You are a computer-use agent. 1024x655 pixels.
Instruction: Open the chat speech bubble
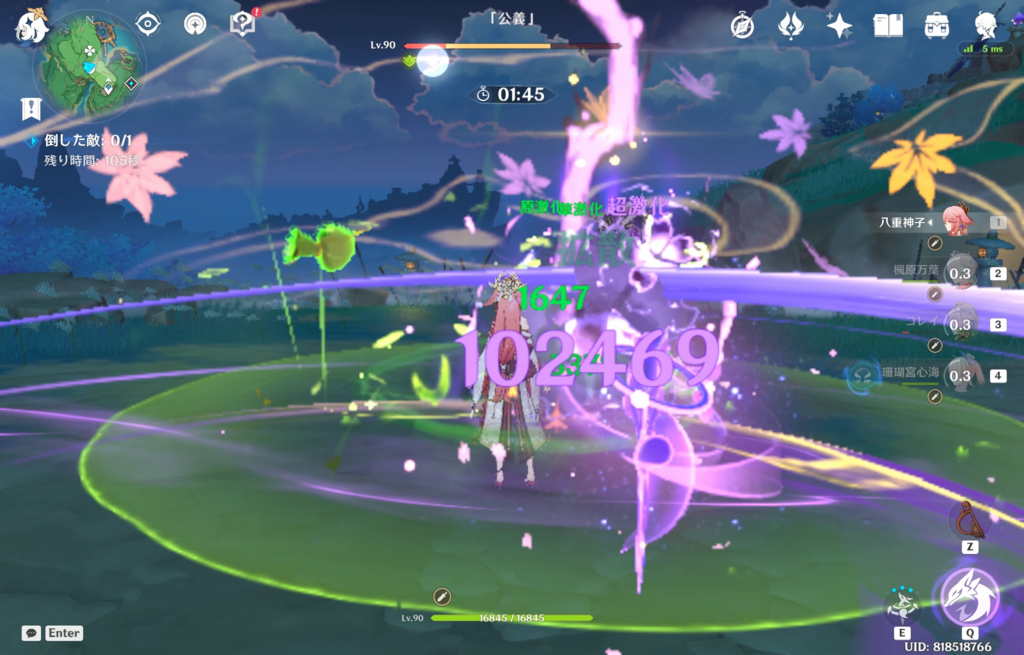(x=31, y=633)
